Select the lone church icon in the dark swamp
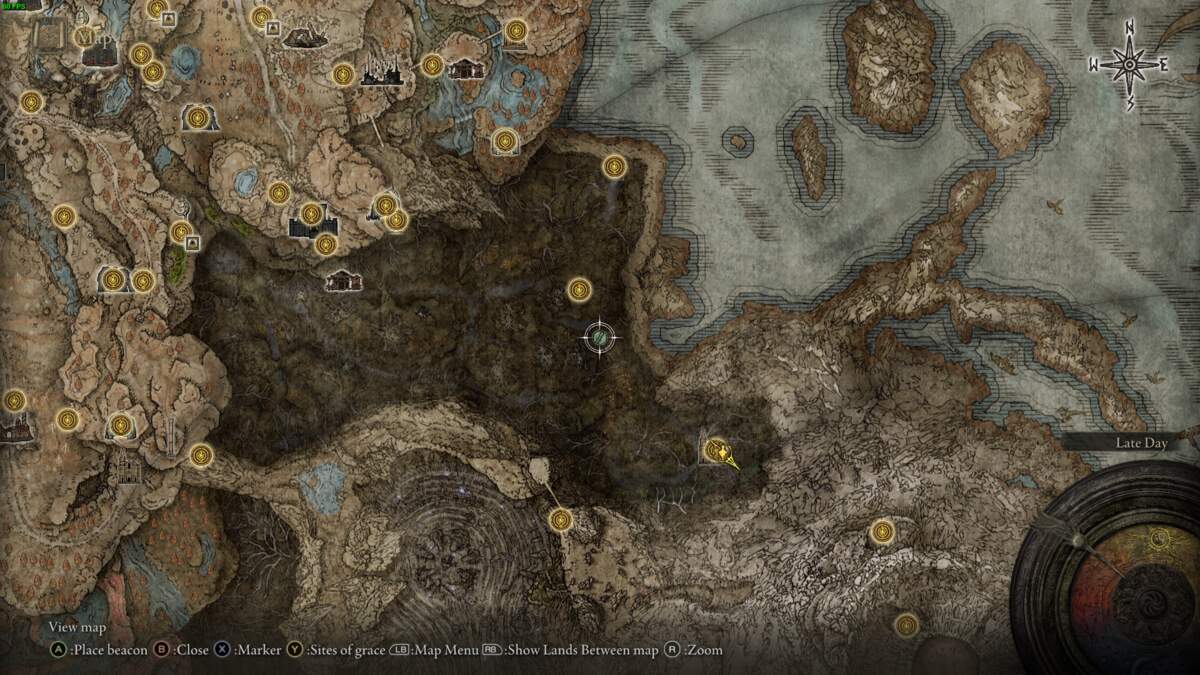This screenshot has width=1200, height=675. point(343,281)
